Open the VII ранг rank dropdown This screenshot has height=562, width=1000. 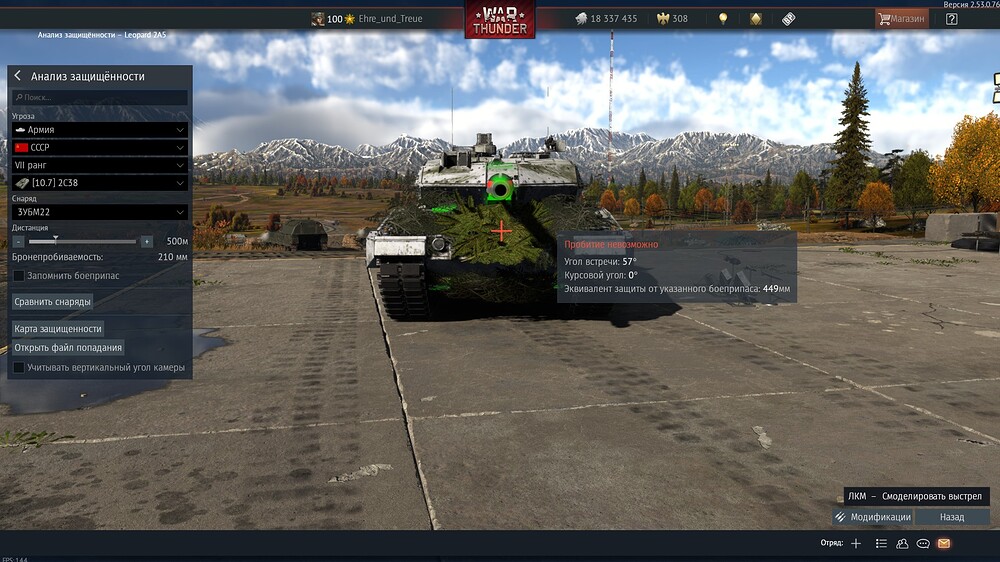[99, 165]
